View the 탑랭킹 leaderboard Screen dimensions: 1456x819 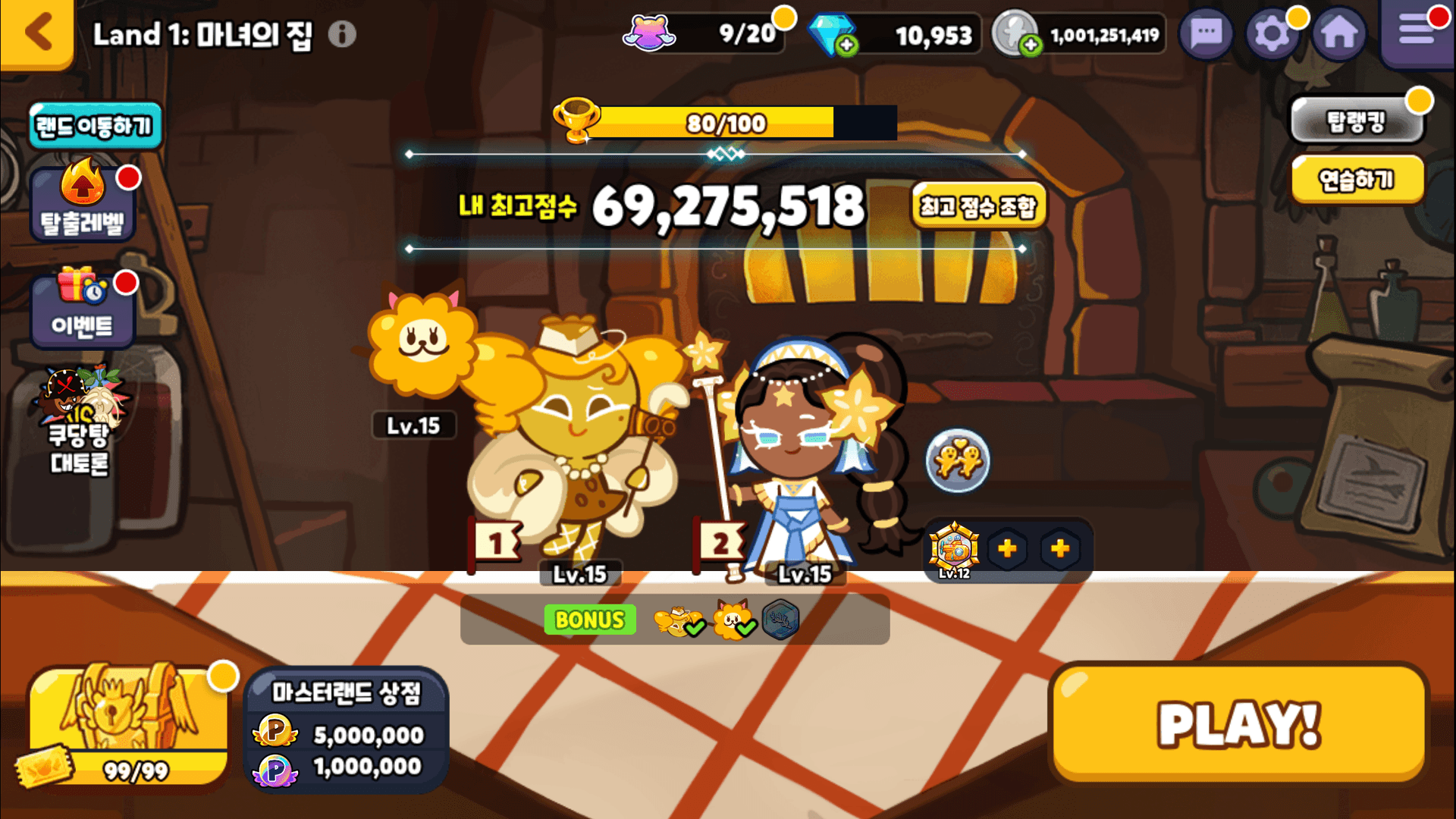point(1356,121)
